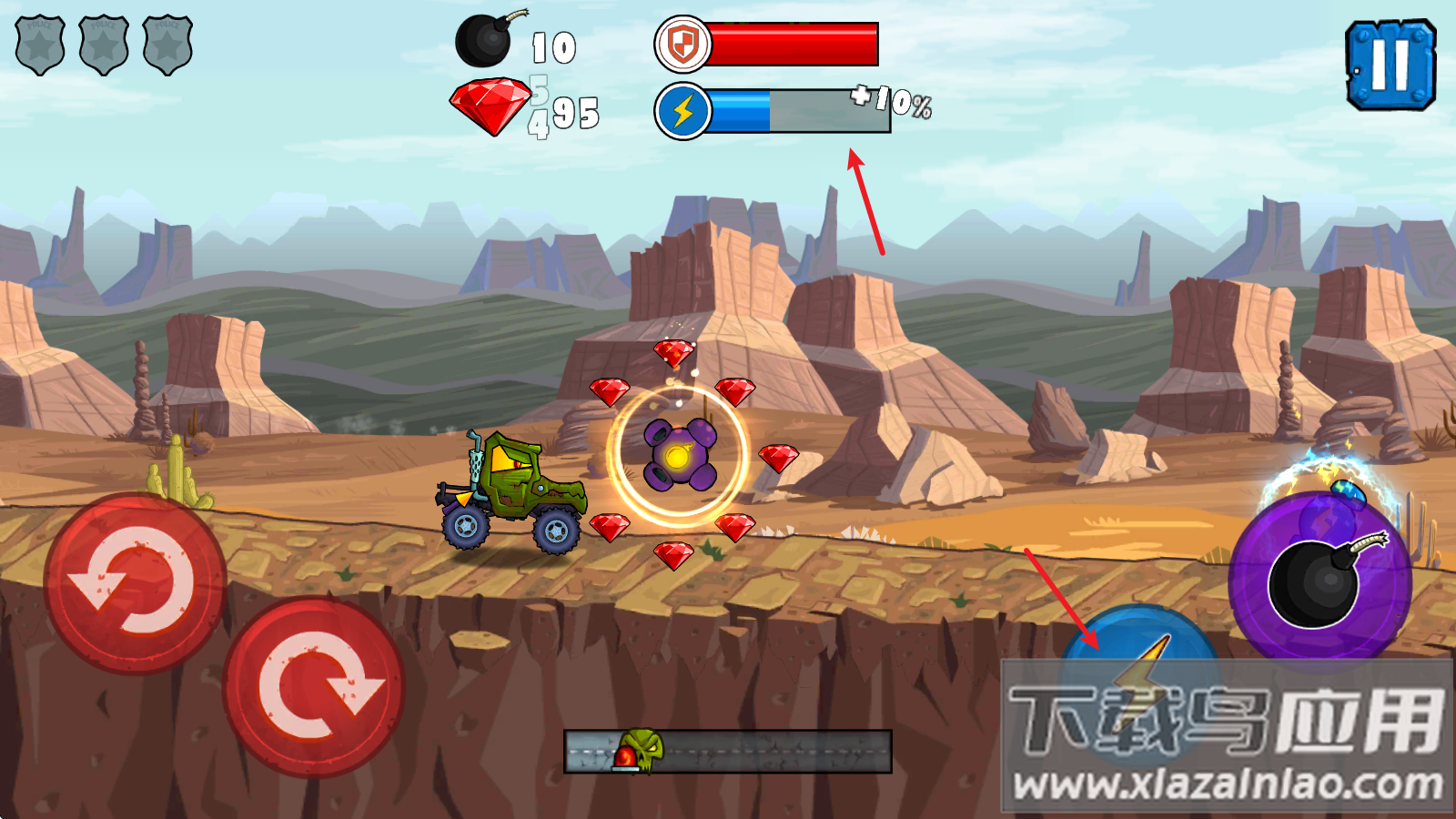Viewport: 1456px width, 819px height.
Task: Pause the game with the blue button
Action: 1390,66
